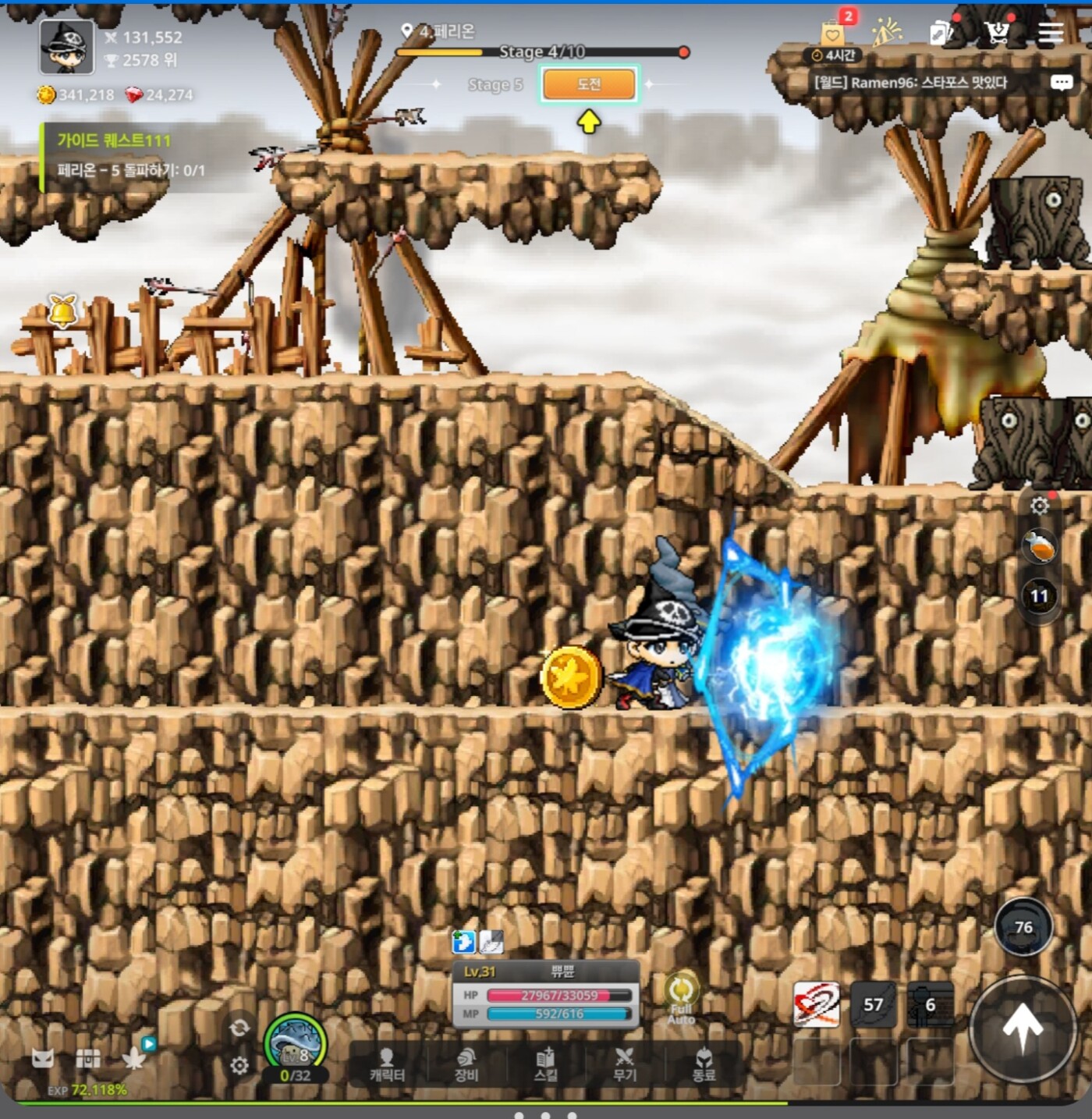Open the player avatar profile portrait
Screen dimensions: 1092x1119
click(x=66, y=47)
